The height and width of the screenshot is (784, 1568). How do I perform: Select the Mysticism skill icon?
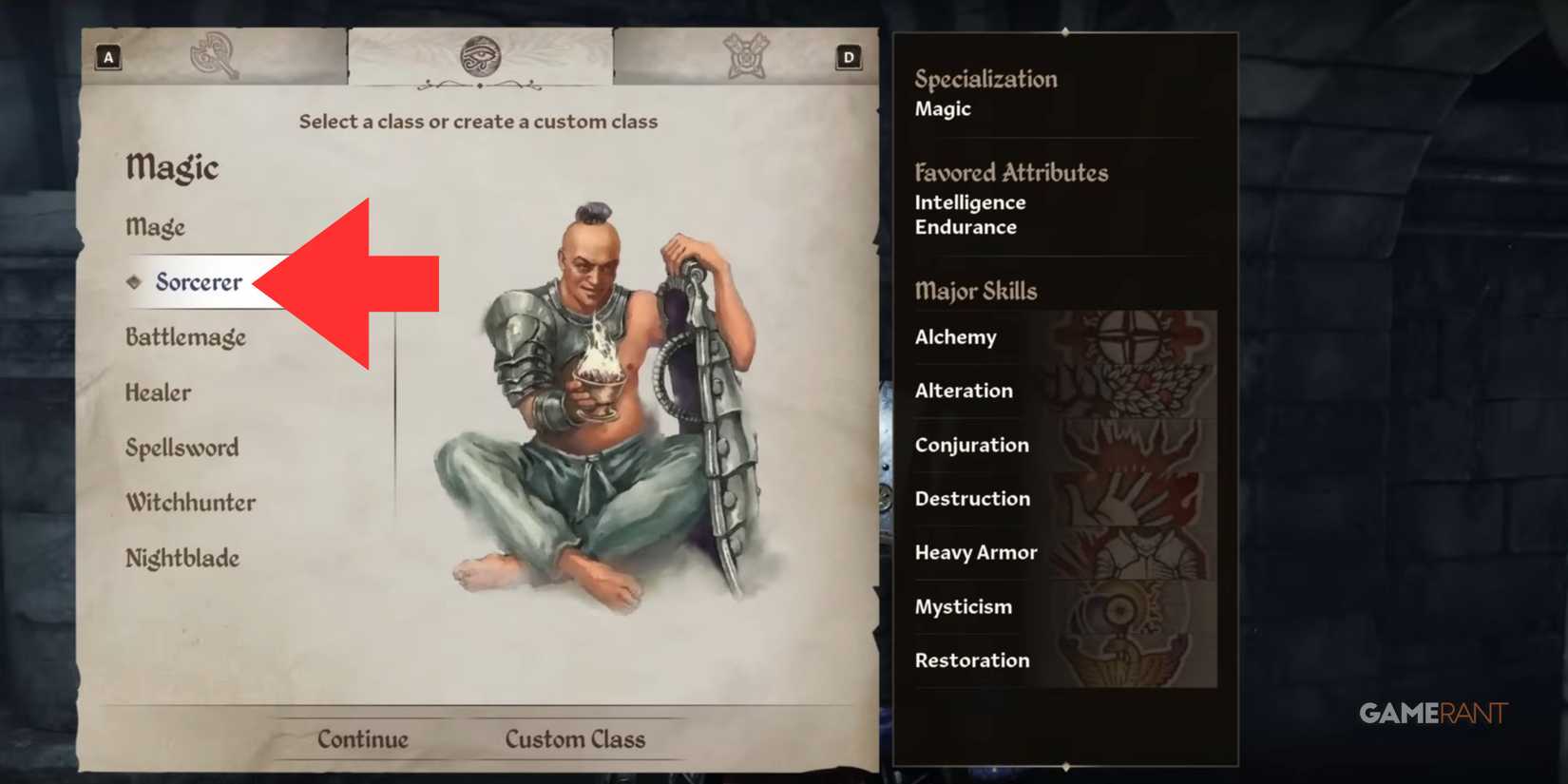(x=1131, y=606)
